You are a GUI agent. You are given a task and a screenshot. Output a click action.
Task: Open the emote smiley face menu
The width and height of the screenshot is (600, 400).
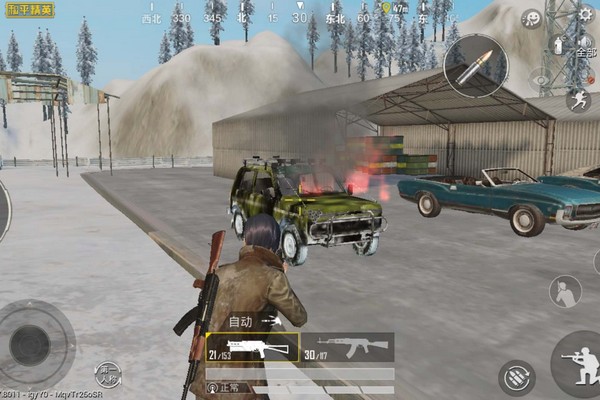[531, 18]
